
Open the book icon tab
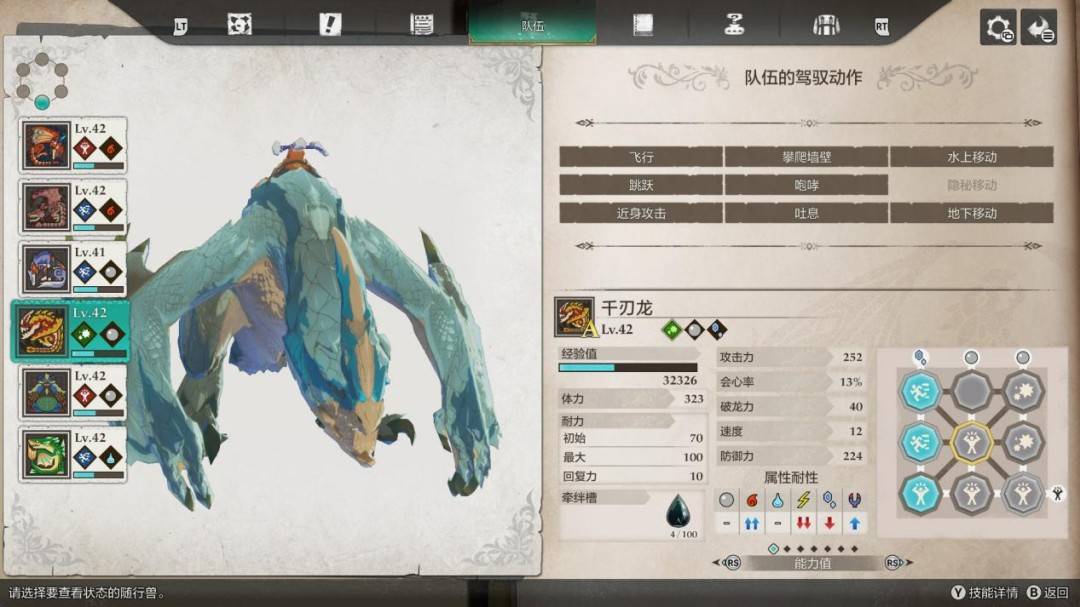[x=642, y=25]
